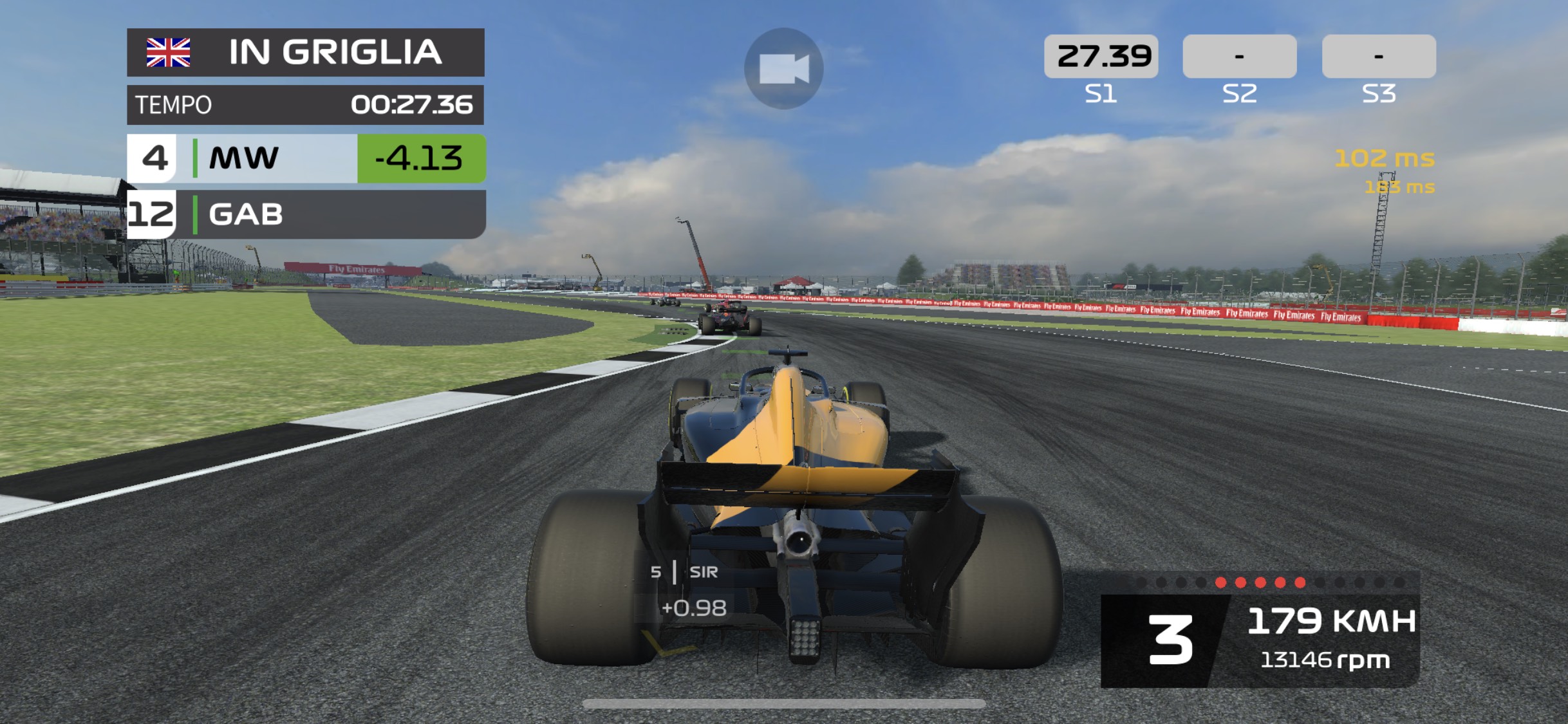Viewport: 1568px width, 724px height.
Task: Tap the camera recording icon at top center
Action: click(x=784, y=69)
